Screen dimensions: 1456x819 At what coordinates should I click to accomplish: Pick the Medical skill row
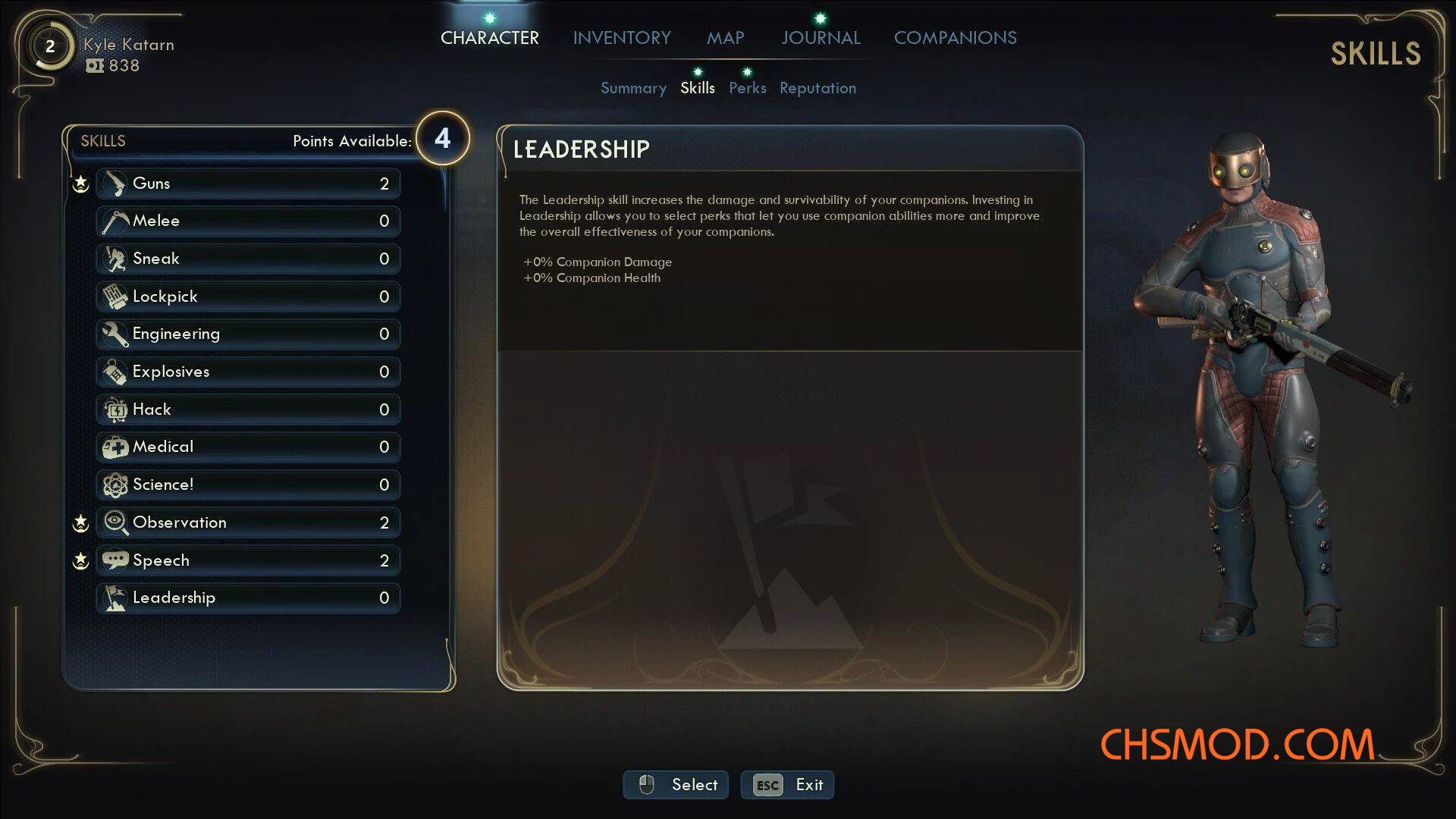point(248,447)
